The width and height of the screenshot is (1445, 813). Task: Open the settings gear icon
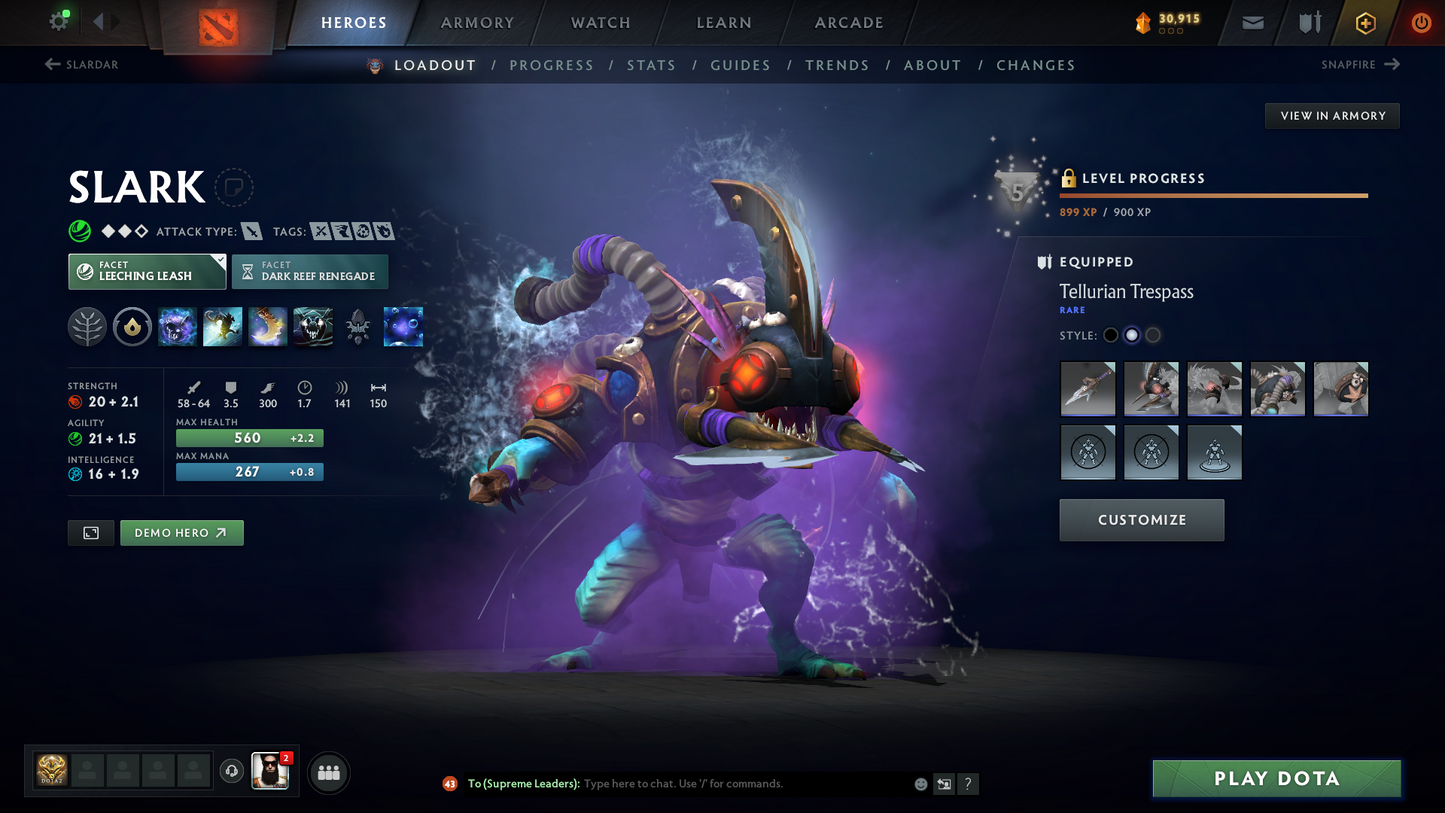tap(59, 21)
